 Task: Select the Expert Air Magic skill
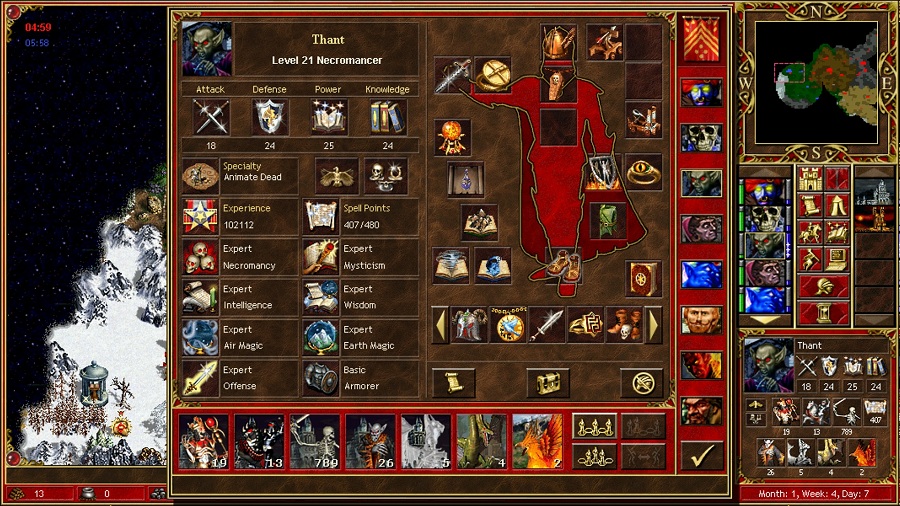click(200, 338)
